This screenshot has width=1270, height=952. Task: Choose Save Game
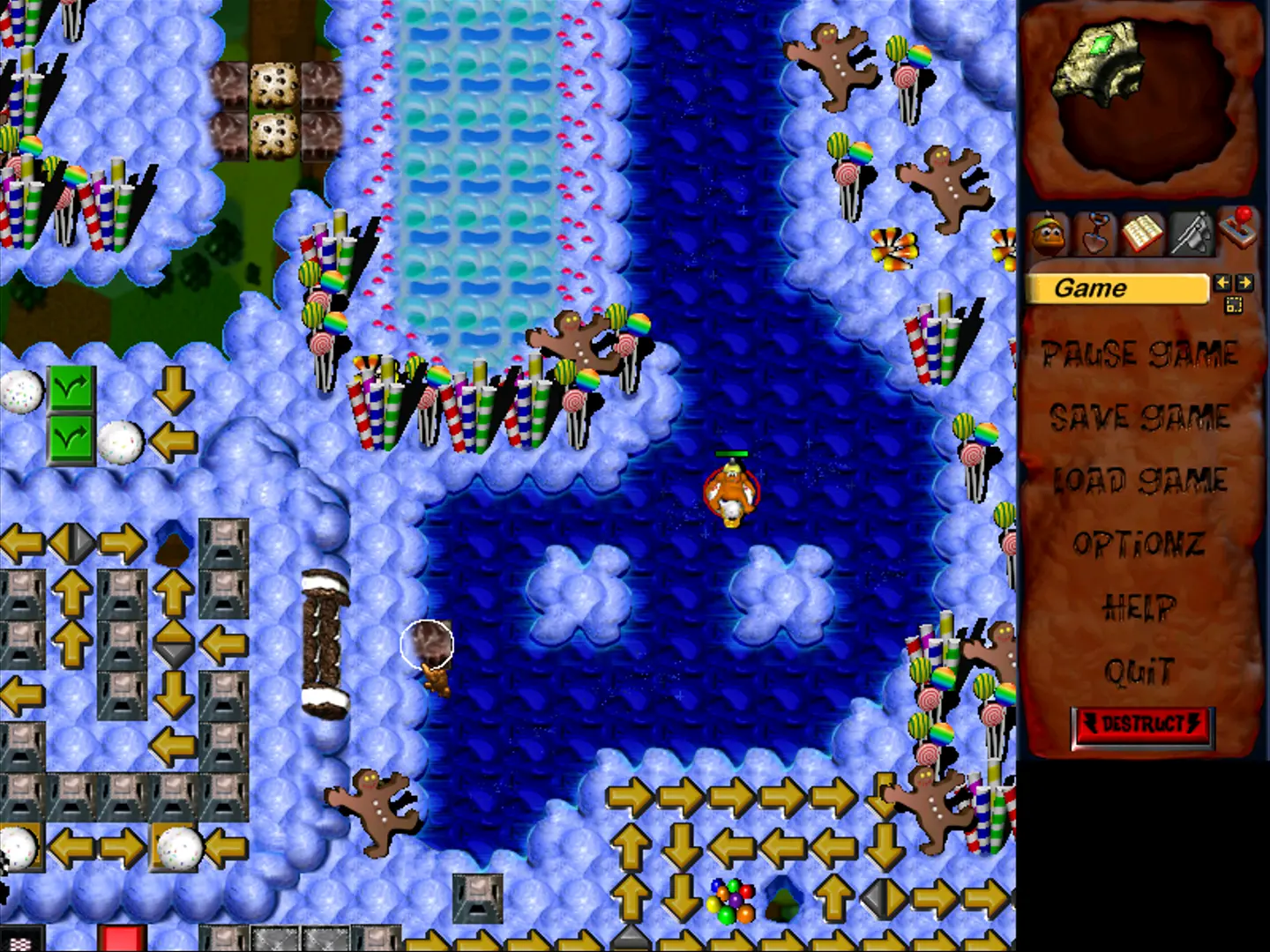tap(1139, 417)
